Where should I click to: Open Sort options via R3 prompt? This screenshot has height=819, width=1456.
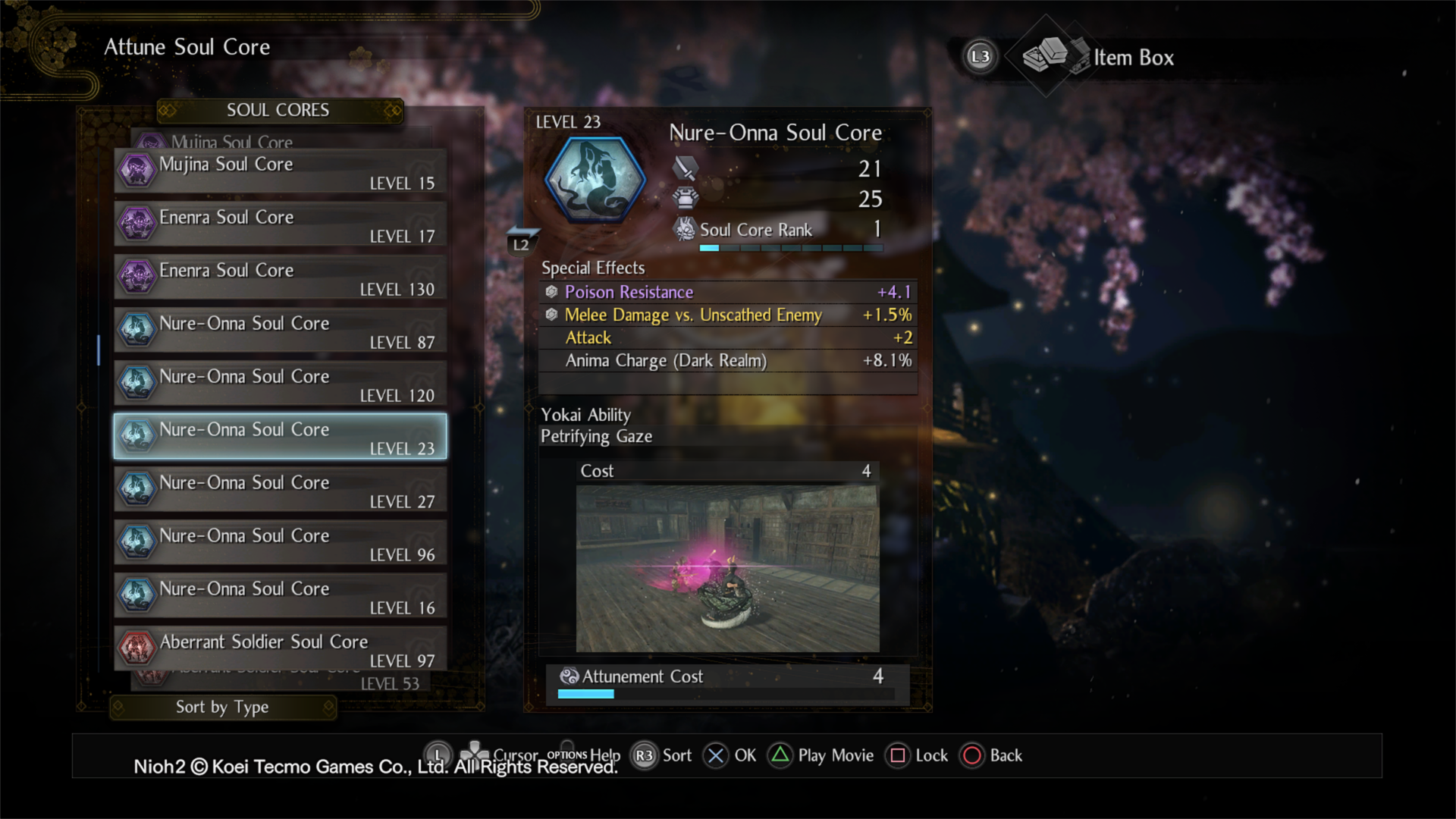(645, 755)
